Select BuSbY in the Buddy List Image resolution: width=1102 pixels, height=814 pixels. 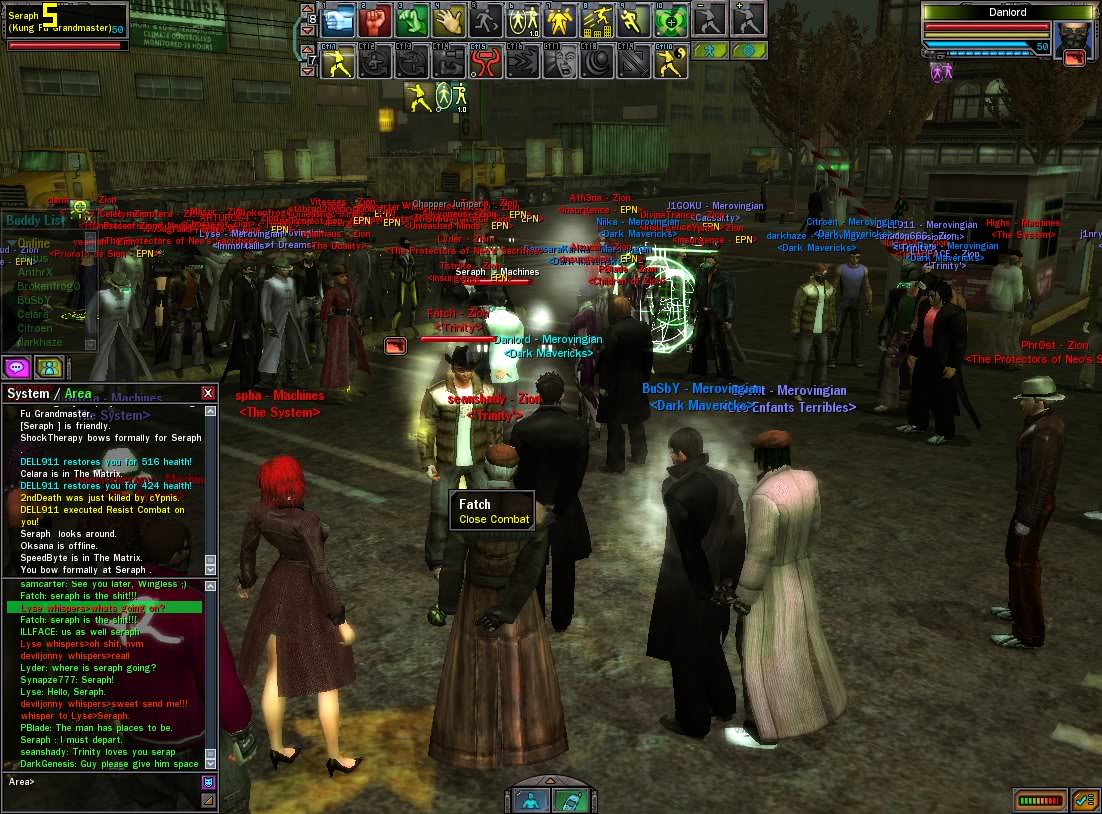click(x=35, y=300)
